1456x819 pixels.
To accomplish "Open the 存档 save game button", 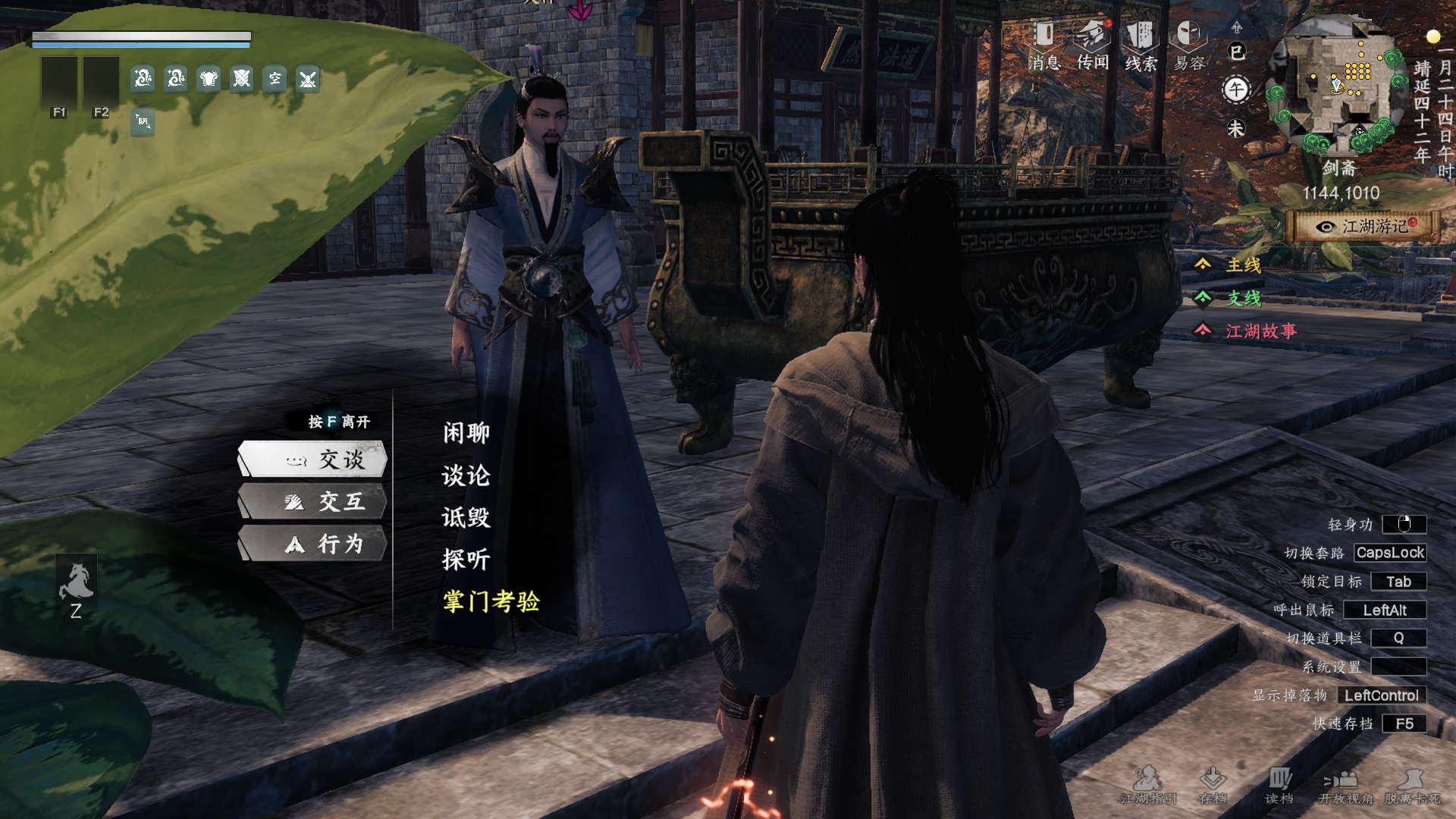I will [x=1213, y=786].
